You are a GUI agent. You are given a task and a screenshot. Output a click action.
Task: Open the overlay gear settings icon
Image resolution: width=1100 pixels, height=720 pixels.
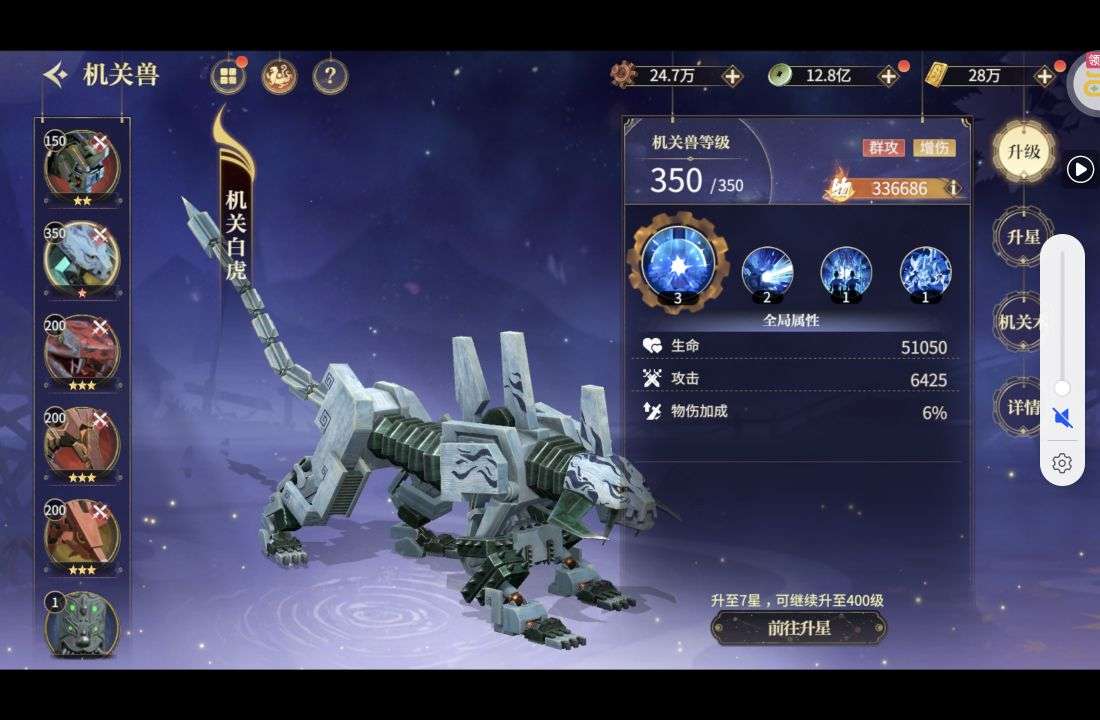pos(1062,463)
